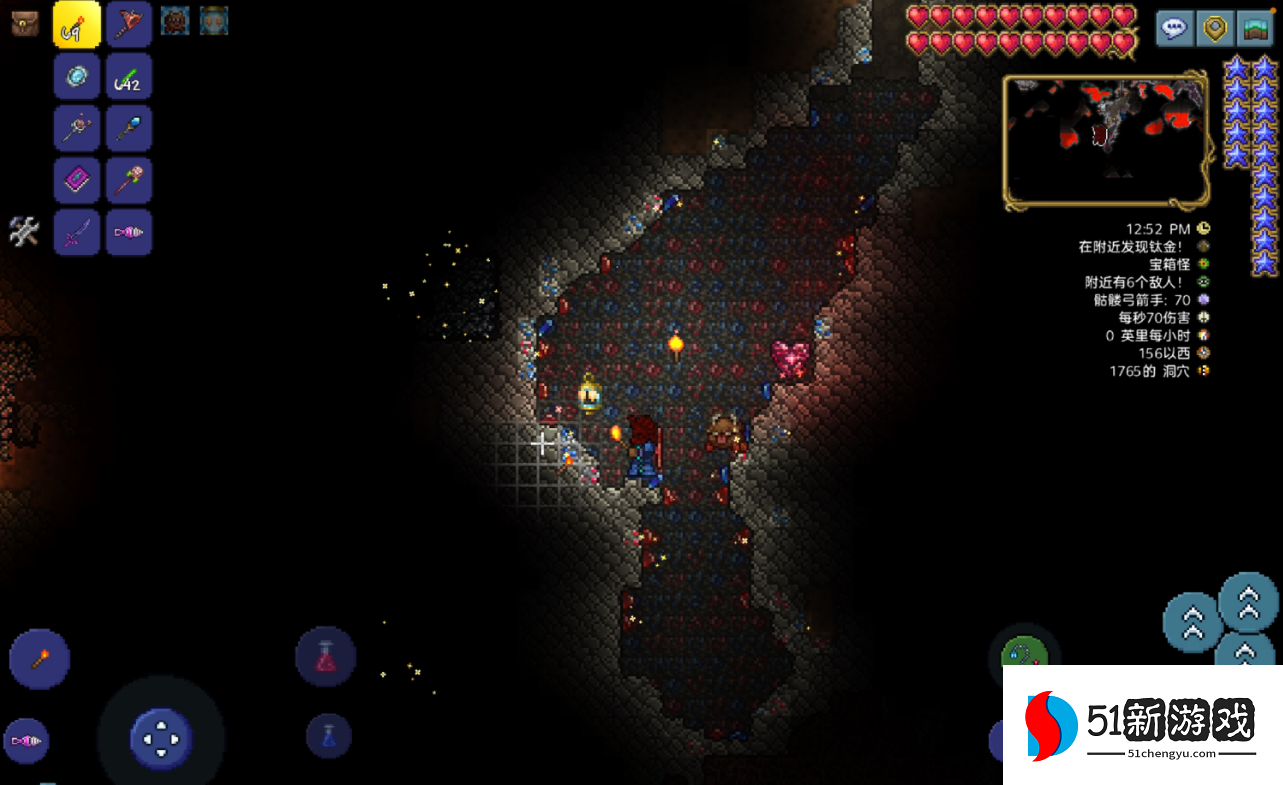Expand the gold-framed minimap

point(1105,140)
